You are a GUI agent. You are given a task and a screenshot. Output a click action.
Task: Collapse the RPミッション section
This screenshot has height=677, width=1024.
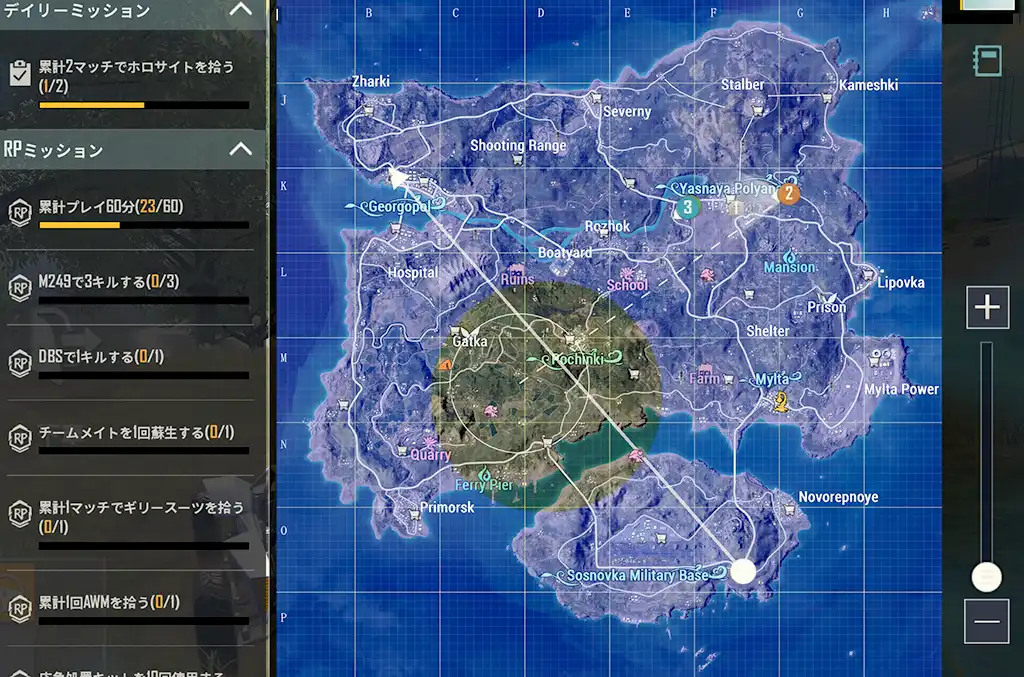tap(240, 149)
